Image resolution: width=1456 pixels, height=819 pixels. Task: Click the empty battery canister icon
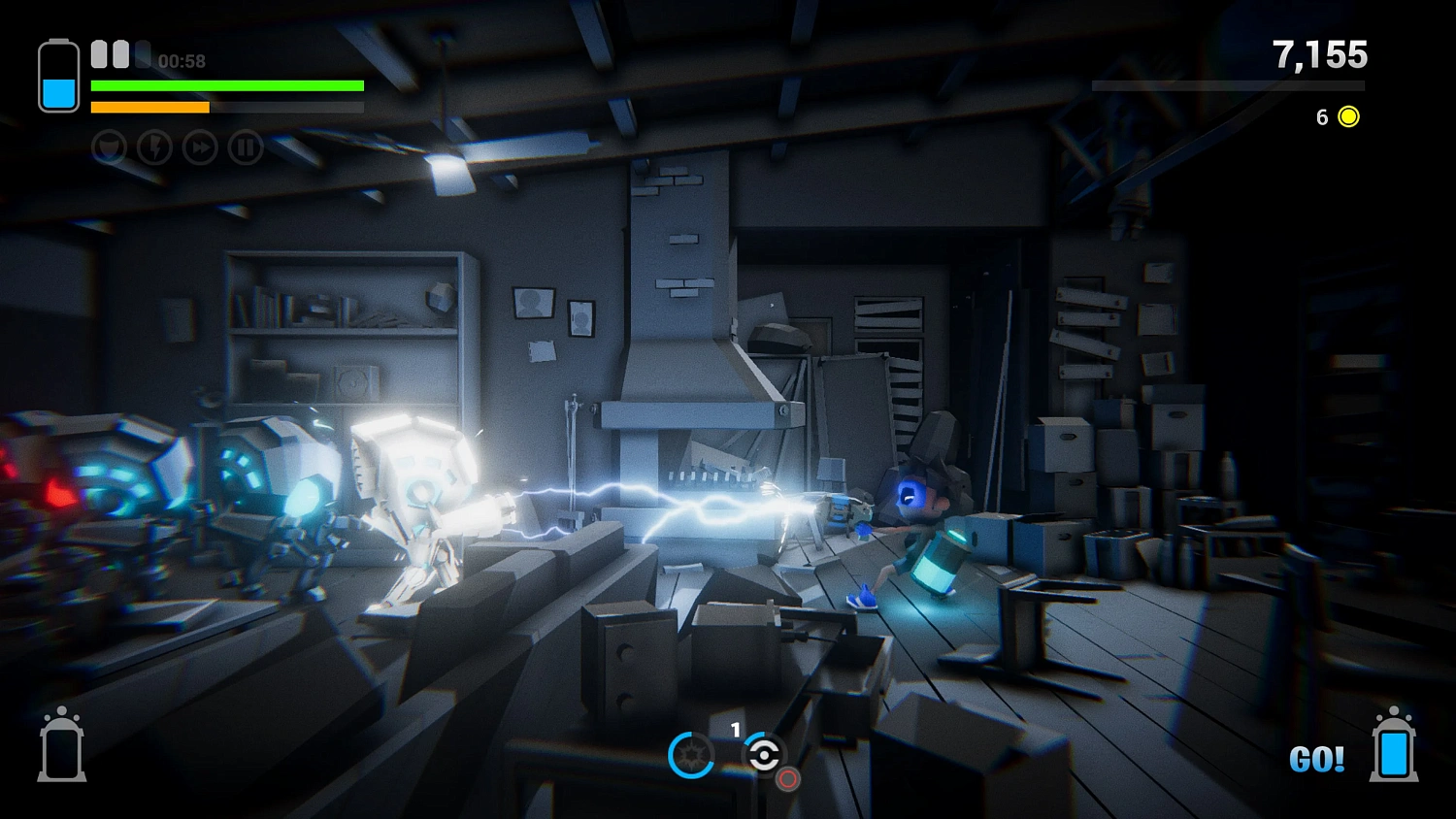61,746
